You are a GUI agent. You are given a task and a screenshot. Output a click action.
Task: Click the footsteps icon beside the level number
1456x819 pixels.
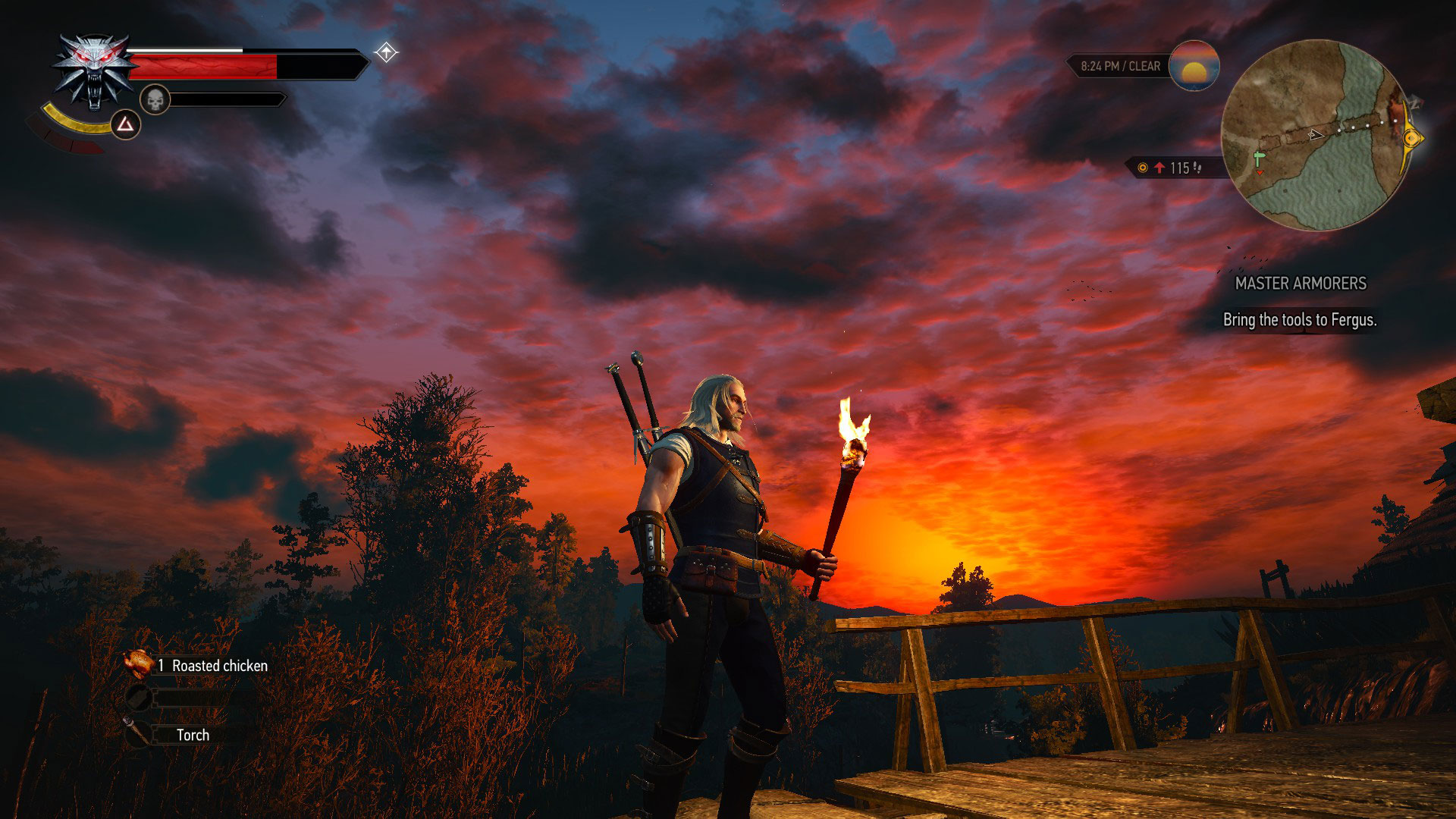click(x=1196, y=168)
